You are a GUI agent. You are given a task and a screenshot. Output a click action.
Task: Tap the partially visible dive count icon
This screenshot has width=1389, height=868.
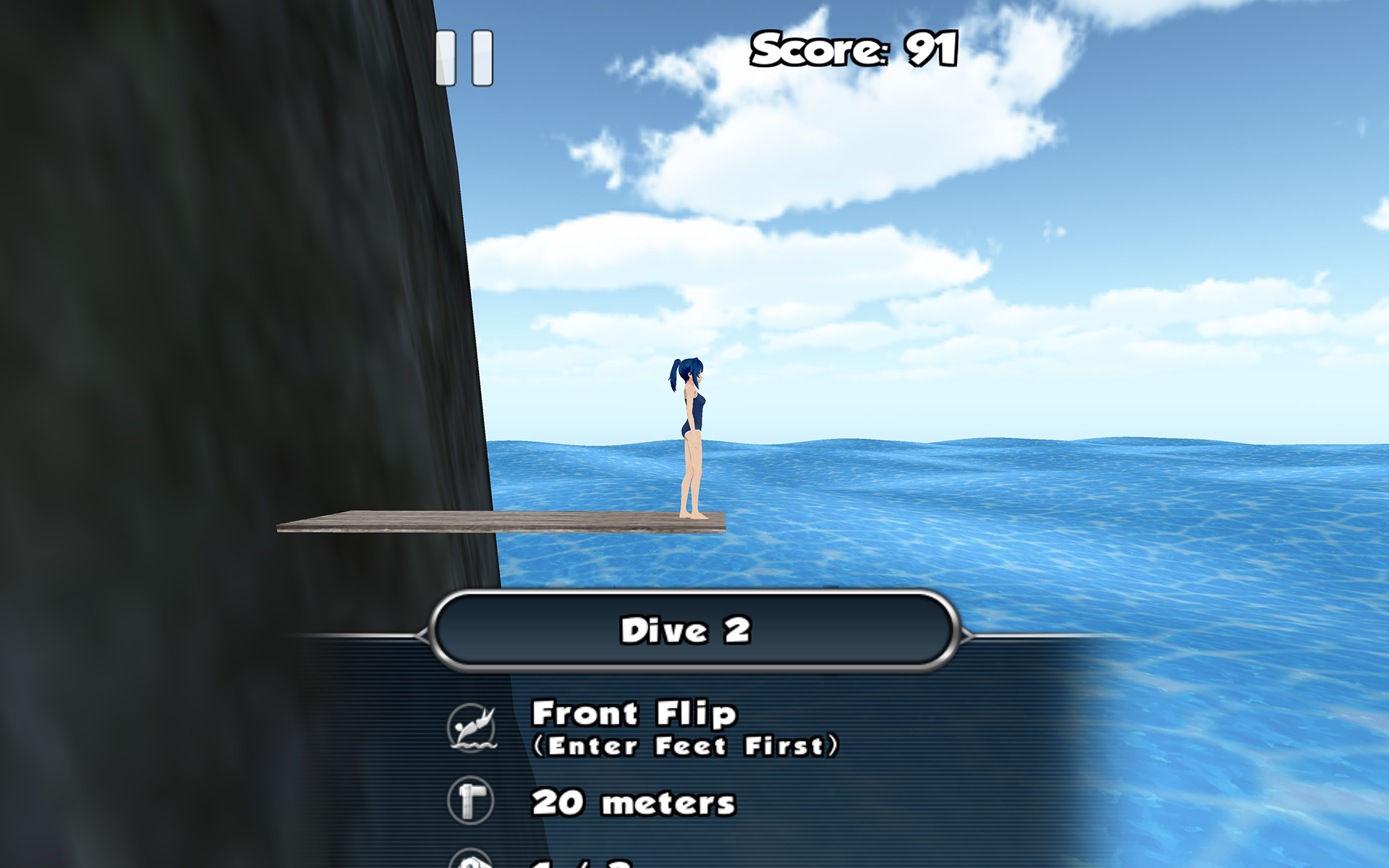click(472, 861)
